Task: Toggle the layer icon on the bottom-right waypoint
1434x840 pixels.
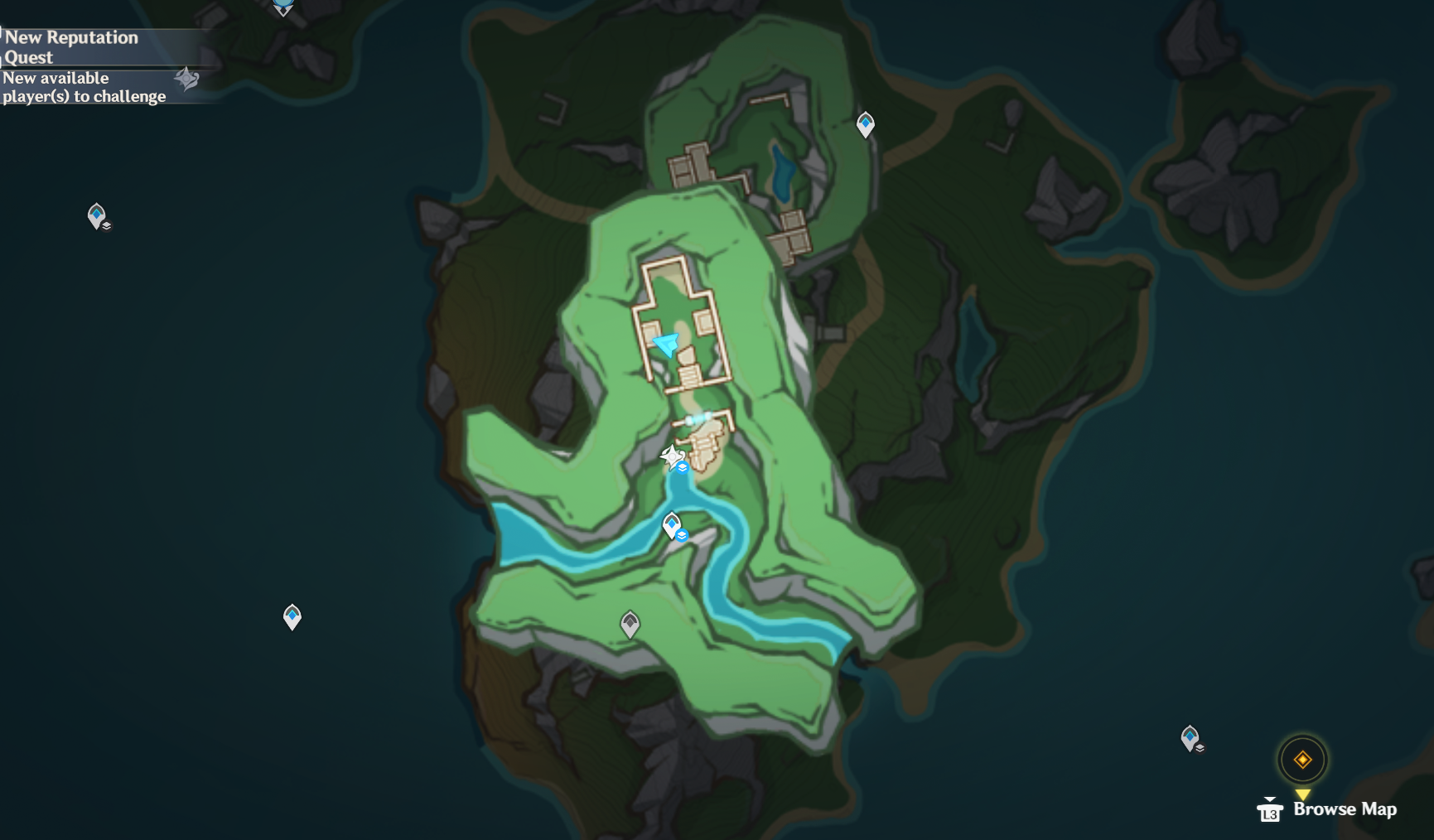Action: tap(1200, 746)
